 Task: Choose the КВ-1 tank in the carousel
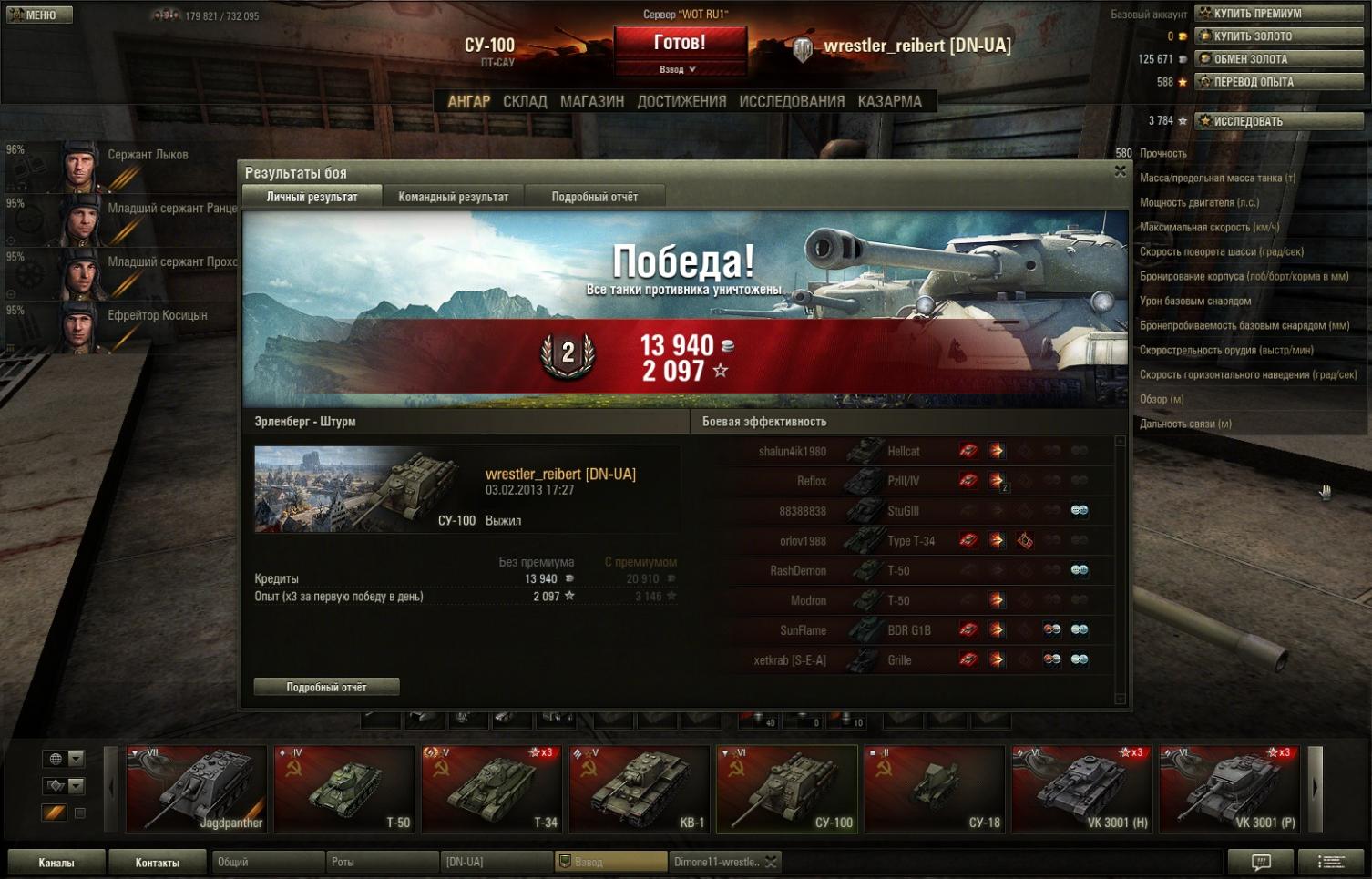[x=640, y=789]
